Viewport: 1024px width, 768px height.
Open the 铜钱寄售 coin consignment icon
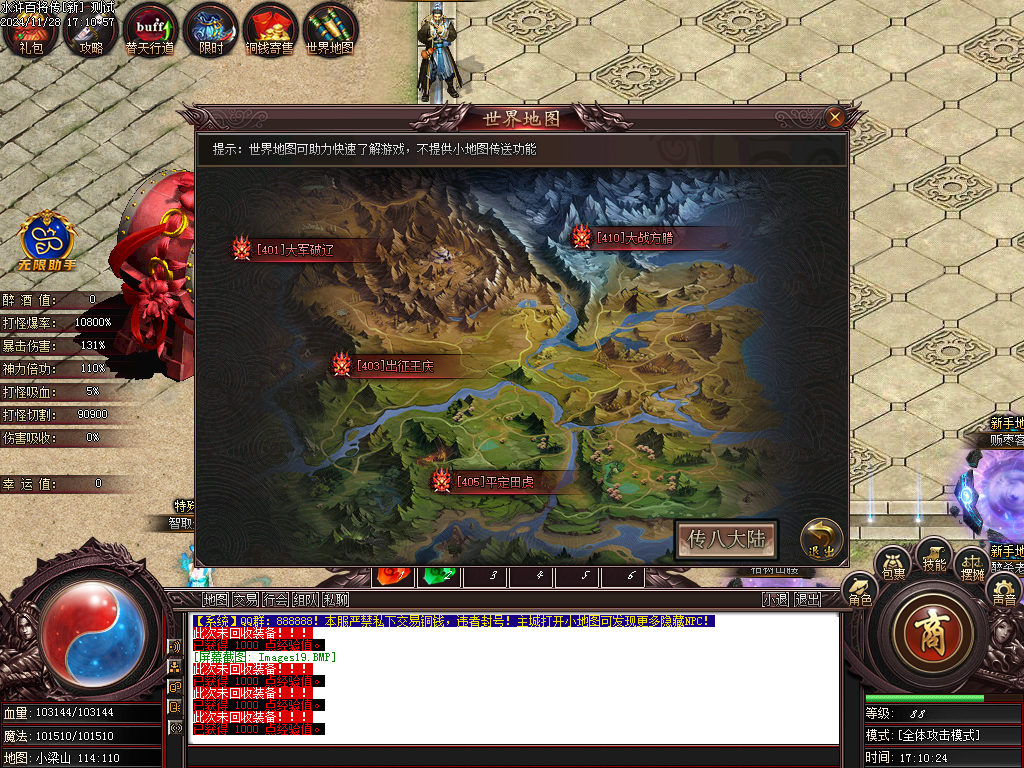(x=269, y=30)
